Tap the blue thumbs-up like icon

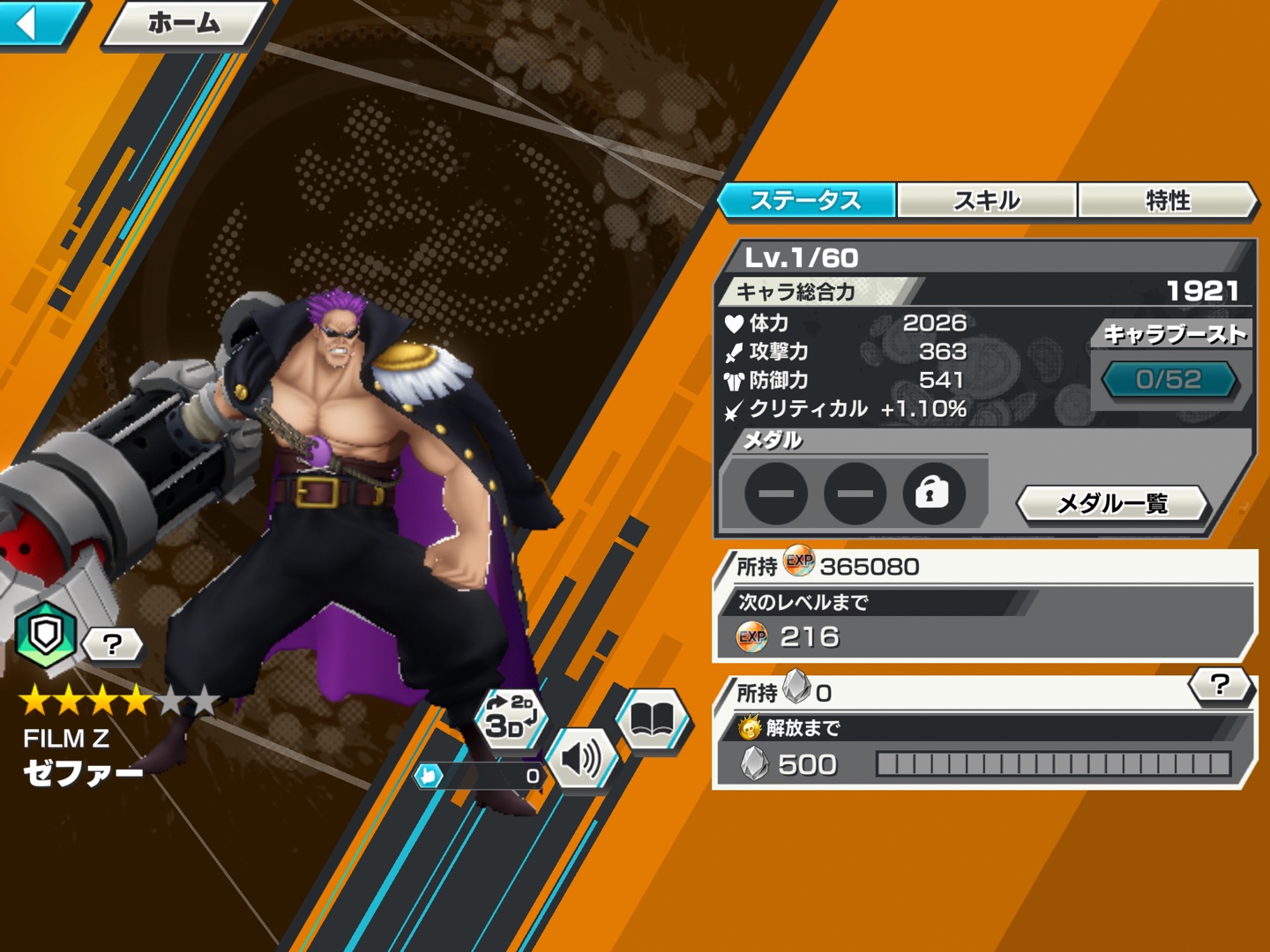click(430, 776)
